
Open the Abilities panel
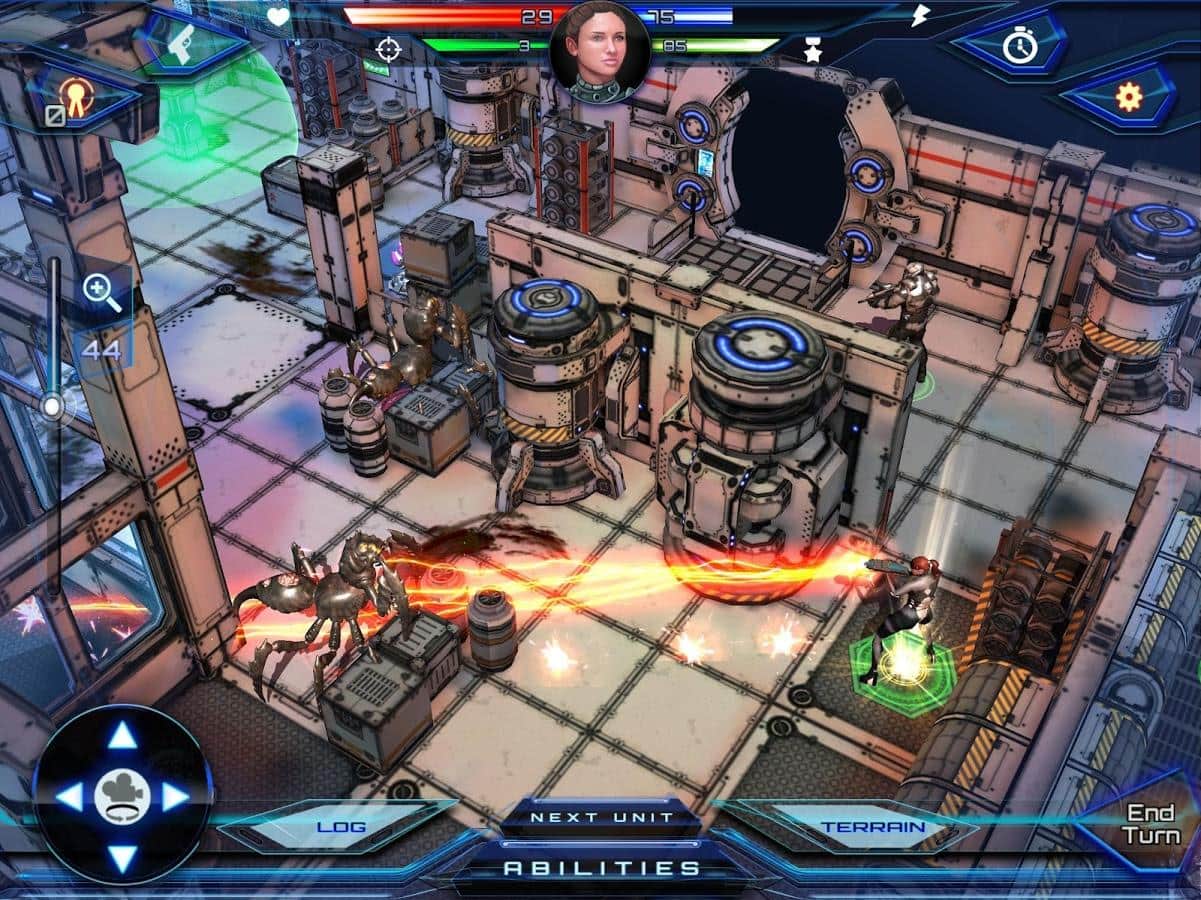point(601,868)
